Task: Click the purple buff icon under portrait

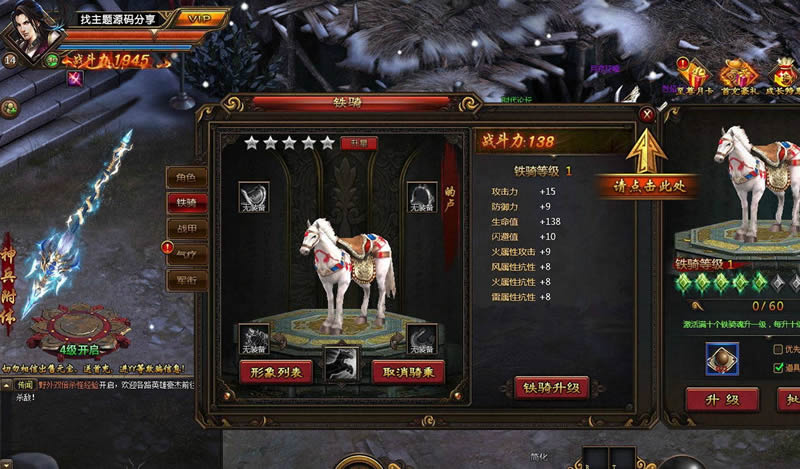Action: 75,79
